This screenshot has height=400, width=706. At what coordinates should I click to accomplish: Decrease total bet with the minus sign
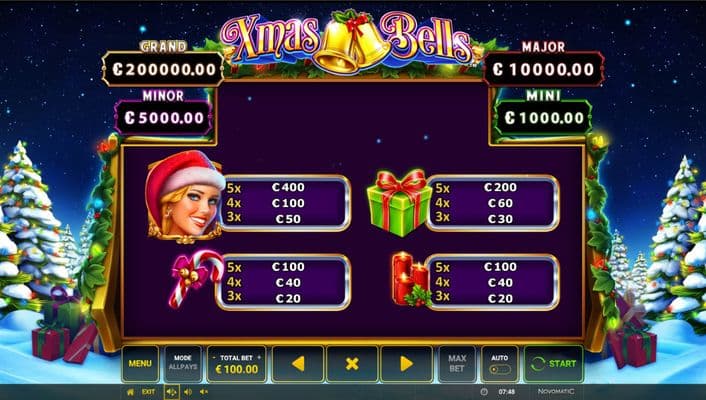pyautogui.click(x=214, y=357)
